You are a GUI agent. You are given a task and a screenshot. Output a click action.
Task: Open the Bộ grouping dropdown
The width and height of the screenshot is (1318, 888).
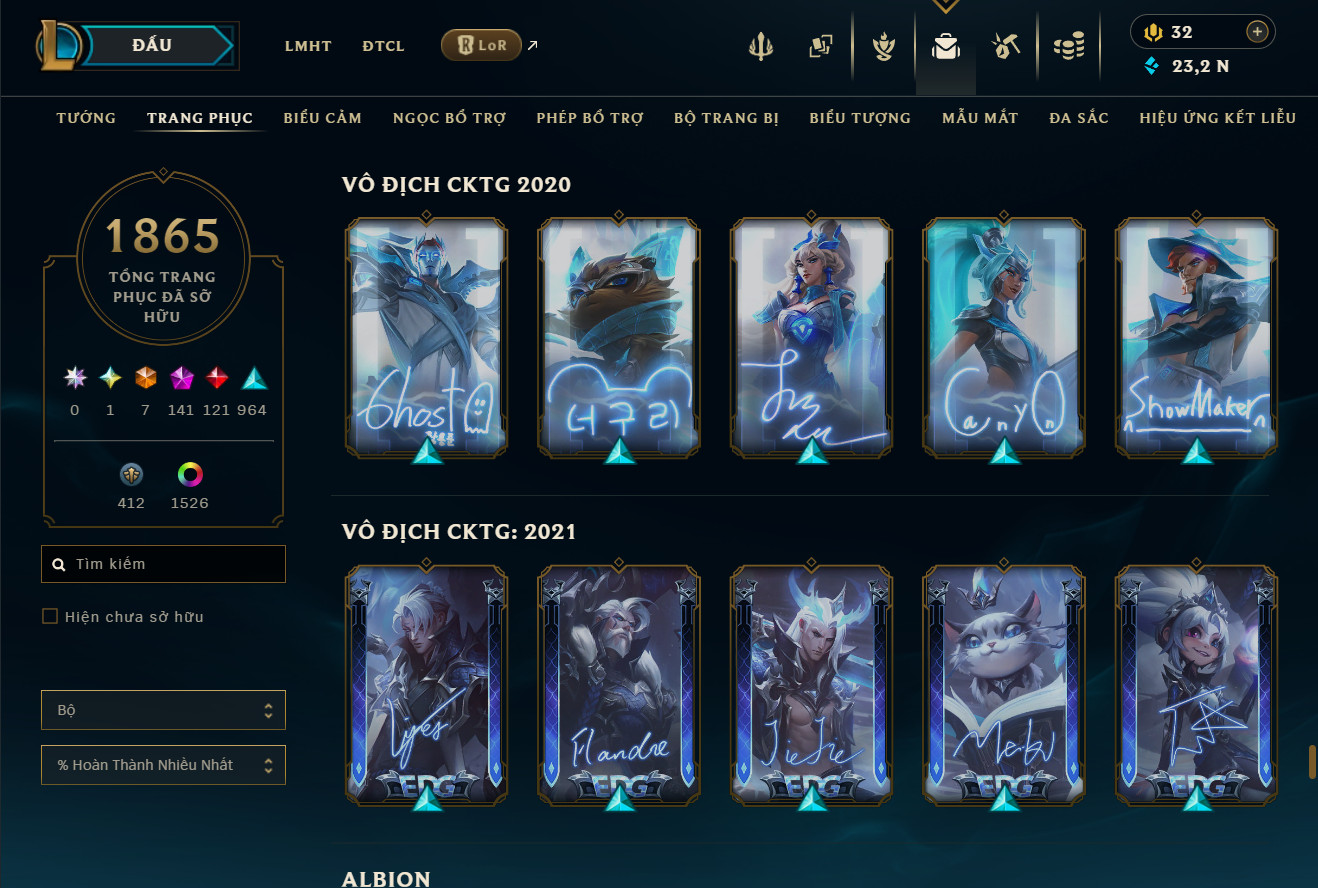pyautogui.click(x=163, y=710)
